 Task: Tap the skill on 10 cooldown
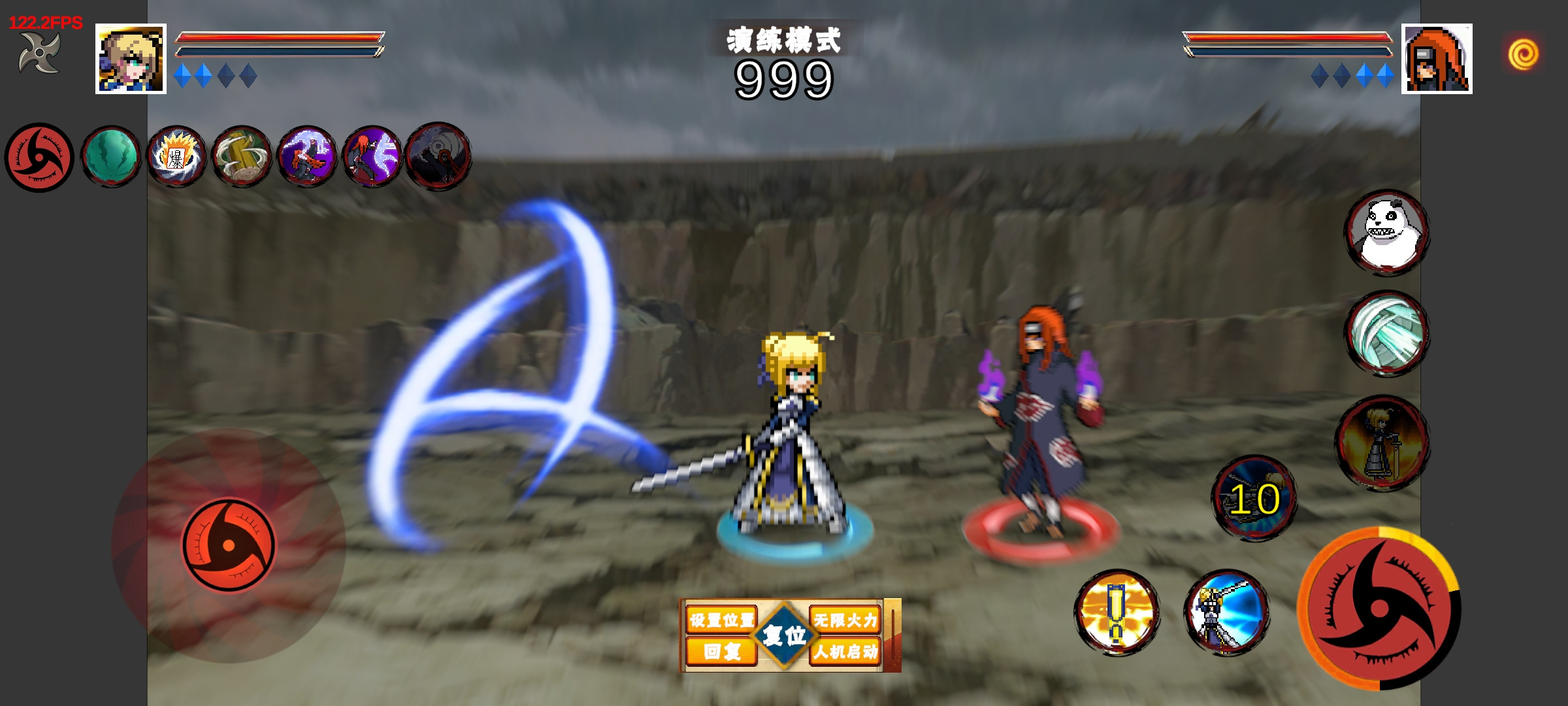1254,498
